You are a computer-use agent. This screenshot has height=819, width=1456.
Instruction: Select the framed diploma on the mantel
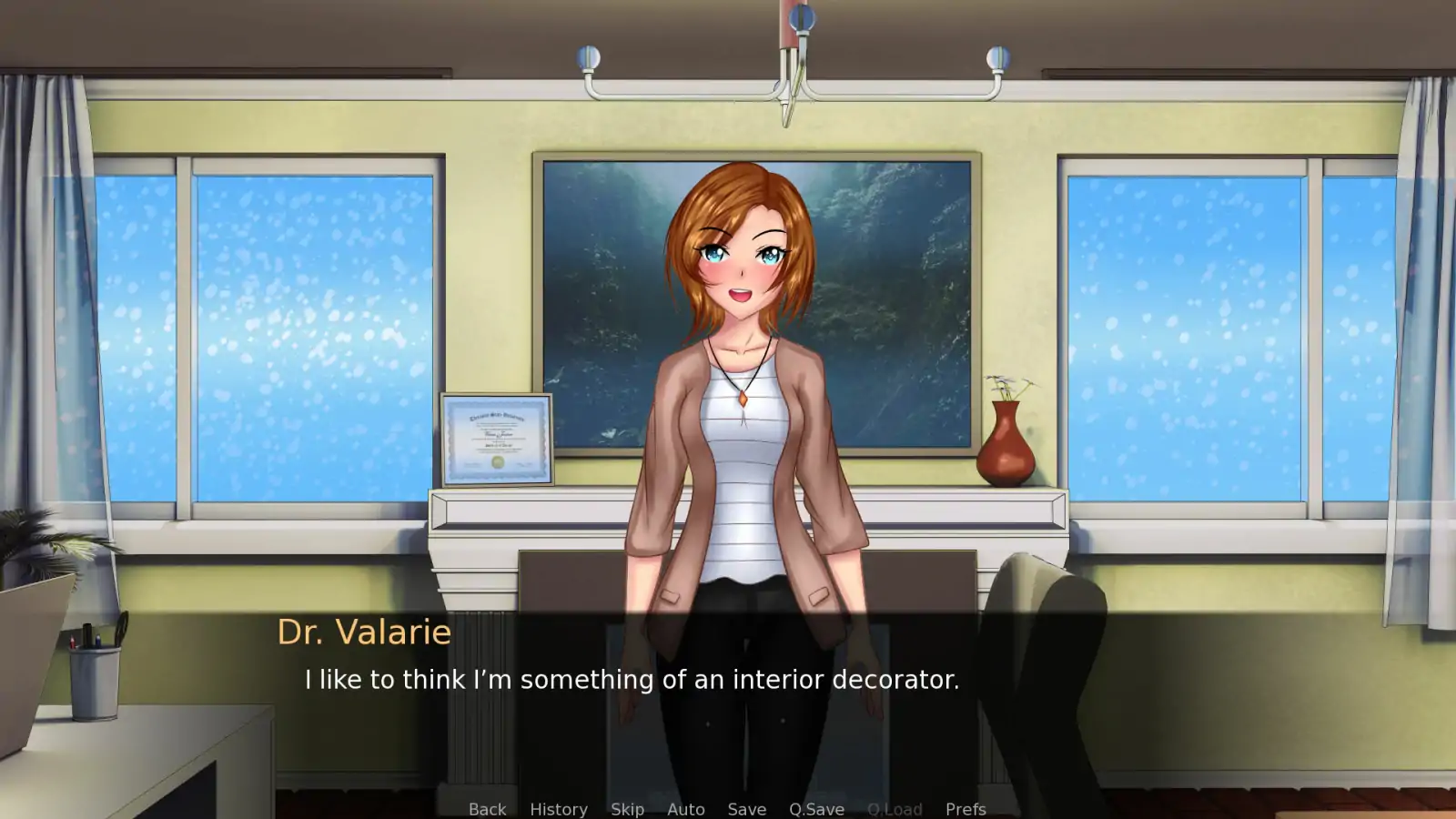[x=497, y=440]
